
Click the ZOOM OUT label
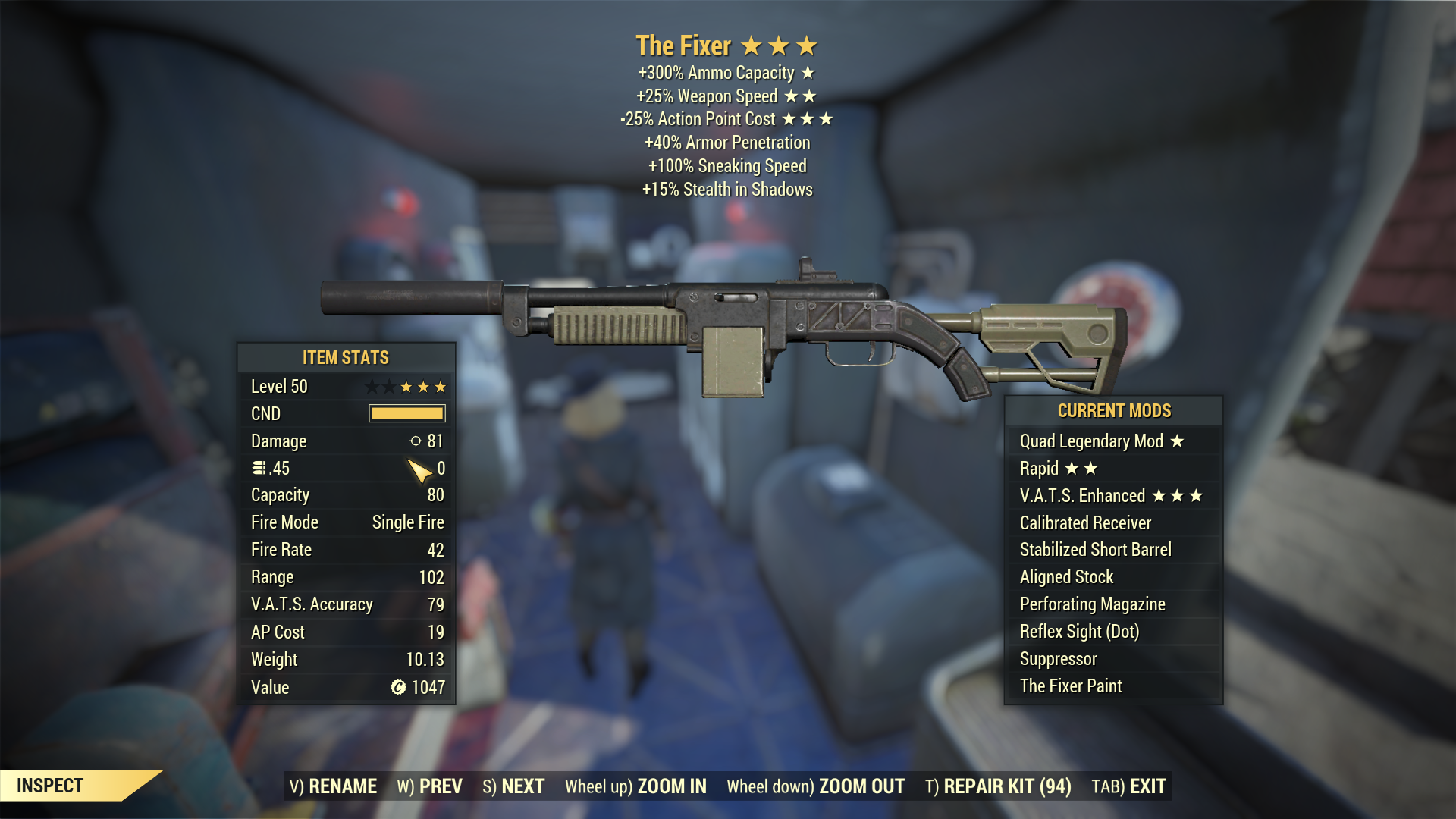(859, 786)
